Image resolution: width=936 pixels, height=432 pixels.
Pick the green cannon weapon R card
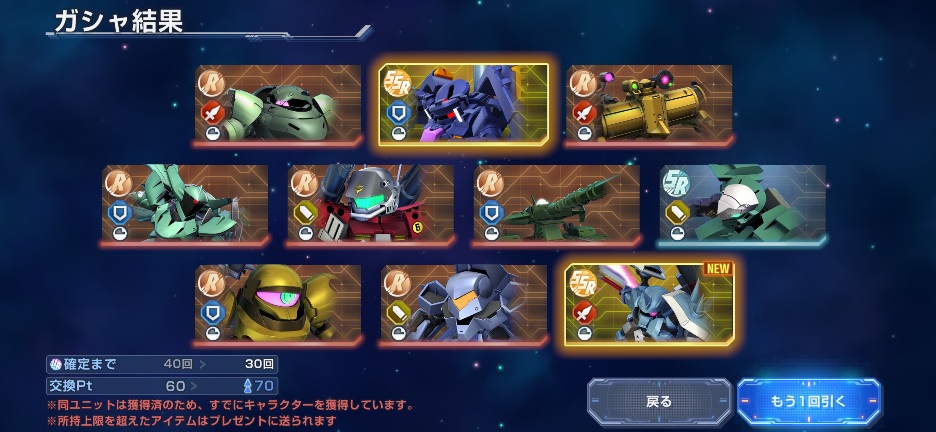[557, 205]
